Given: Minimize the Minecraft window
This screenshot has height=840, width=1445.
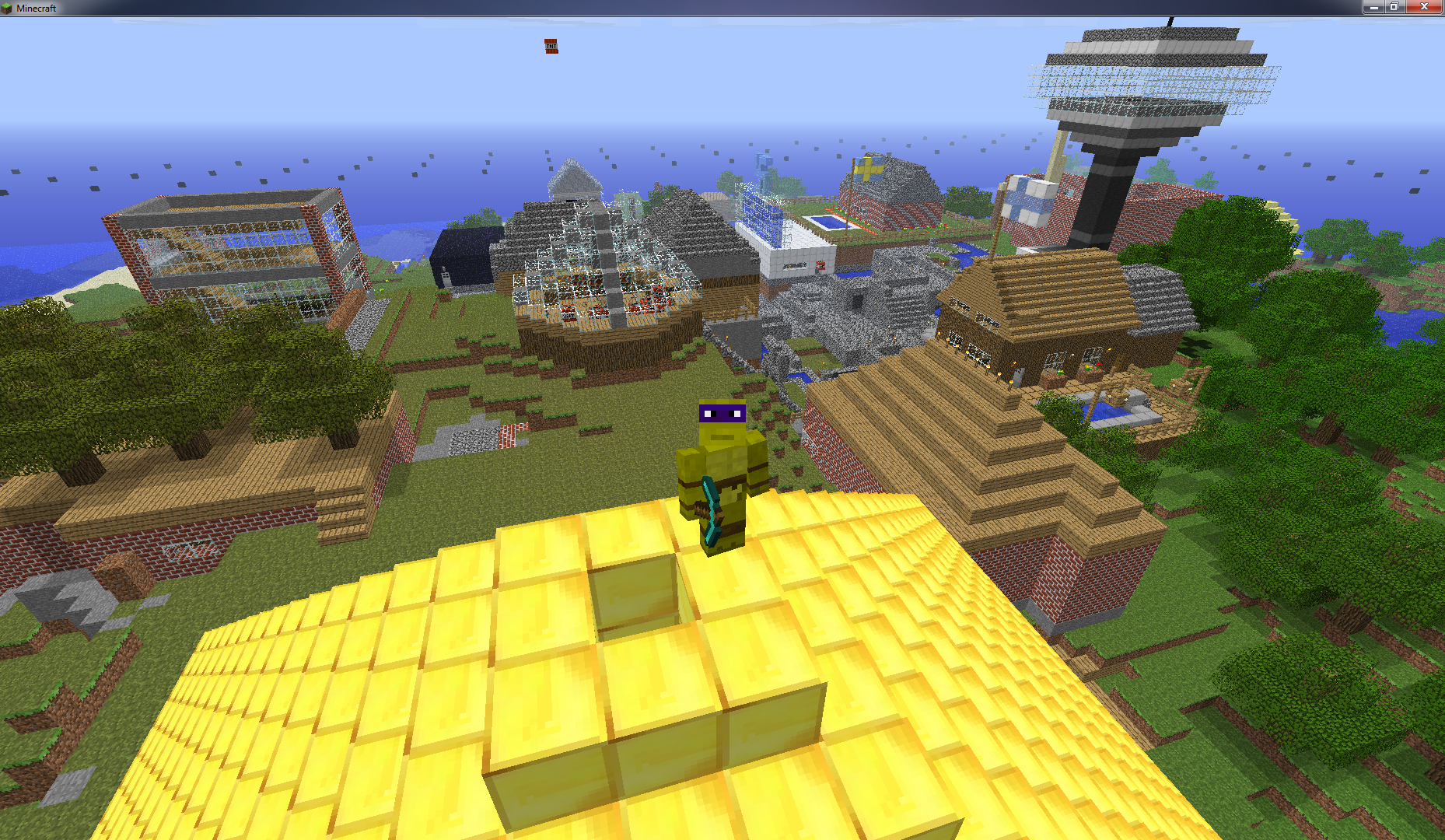Looking at the screenshot, I should (x=1373, y=7).
